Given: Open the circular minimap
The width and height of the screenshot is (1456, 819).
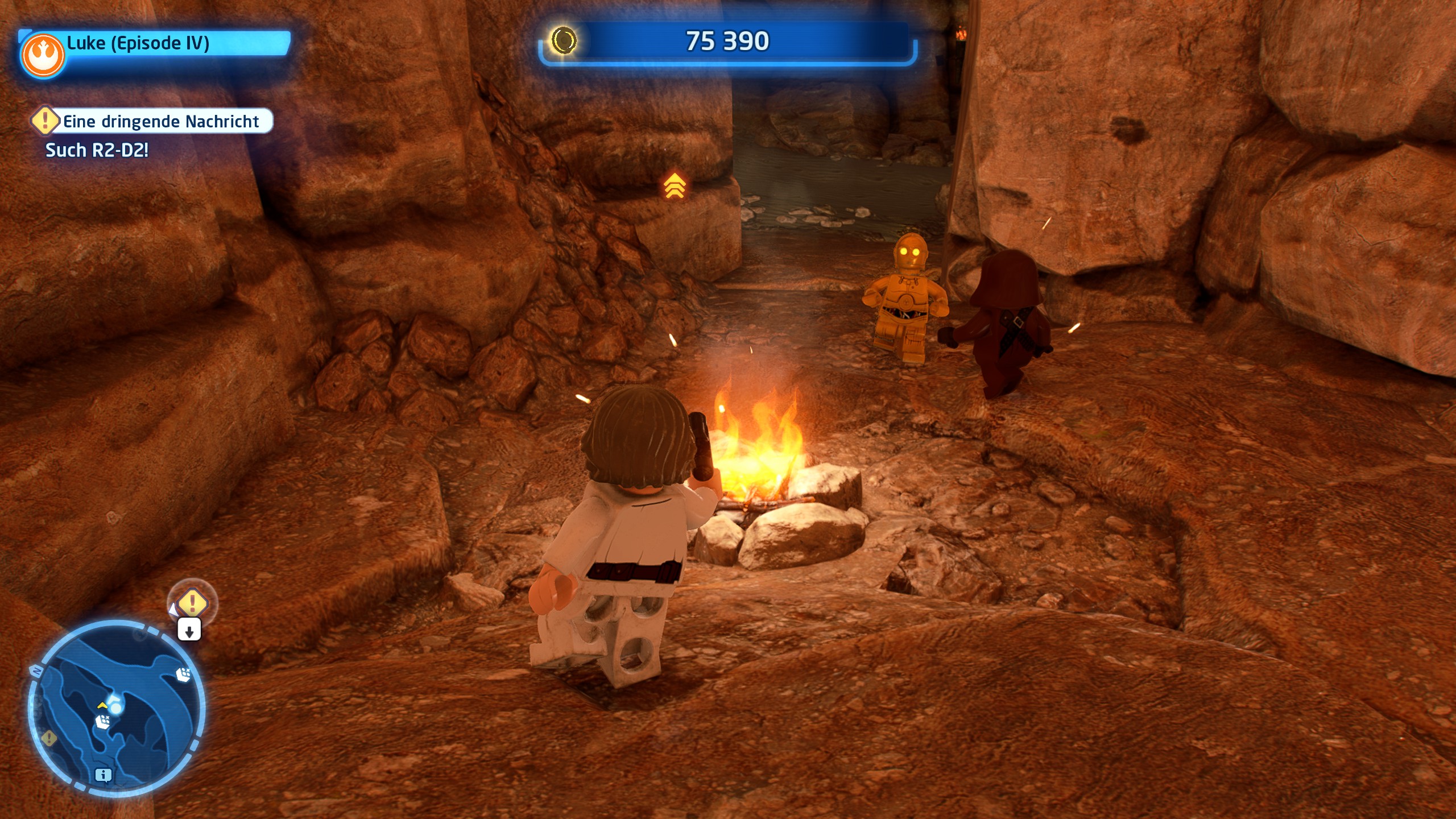Looking at the screenshot, I should coord(117,708).
